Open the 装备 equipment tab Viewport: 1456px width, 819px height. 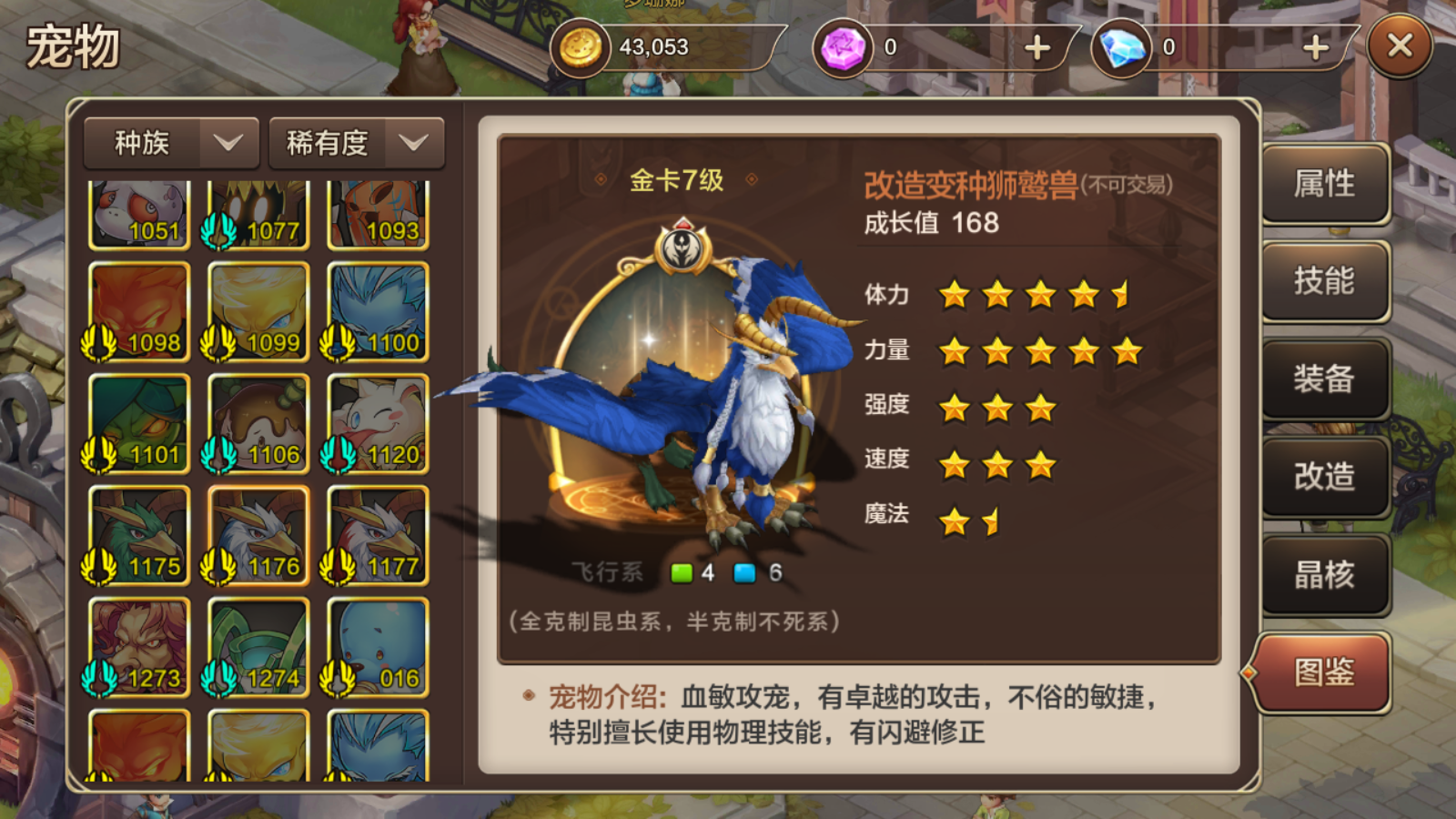point(1325,379)
